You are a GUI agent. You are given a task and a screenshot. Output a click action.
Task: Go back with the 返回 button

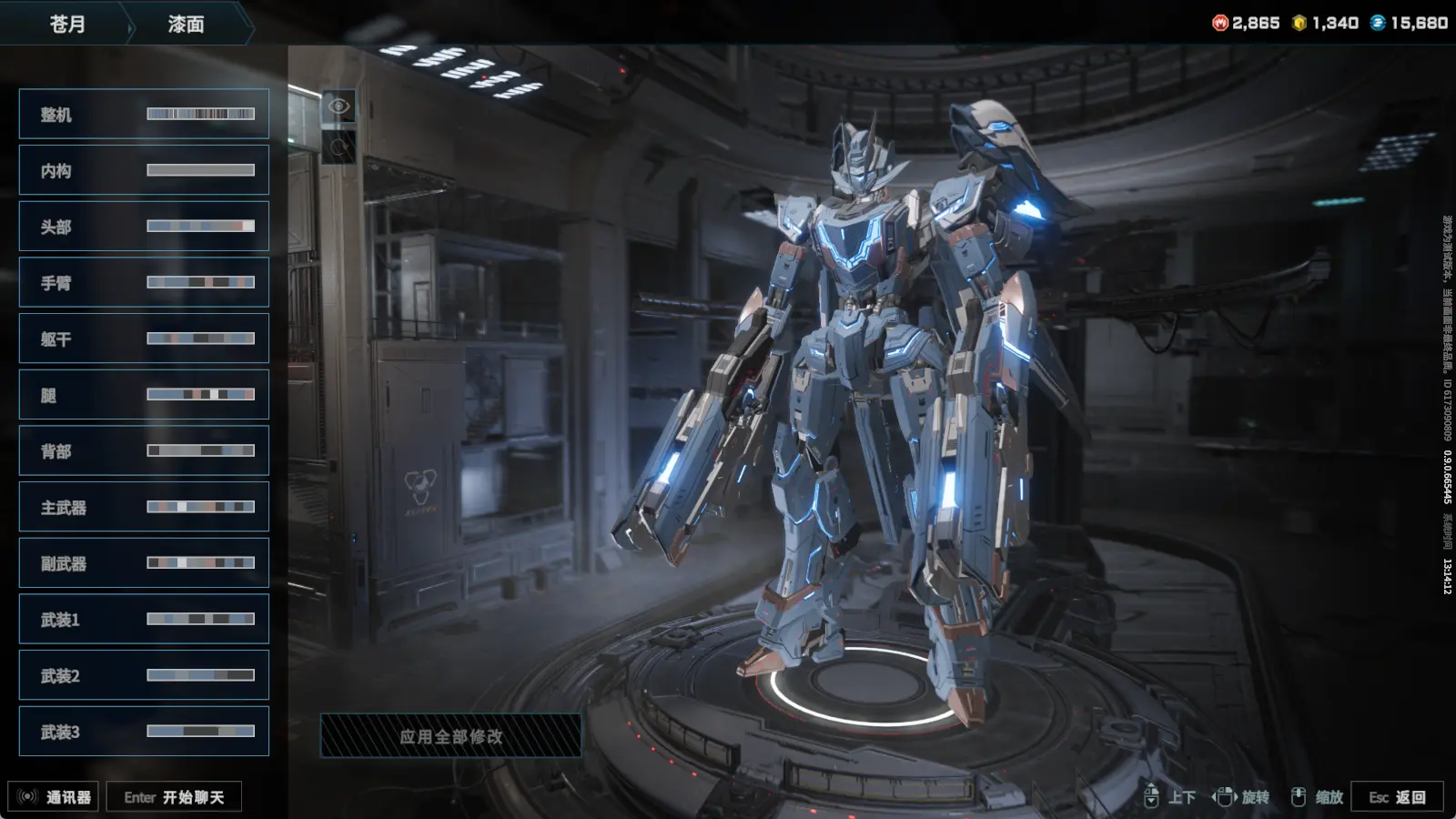(x=1397, y=797)
